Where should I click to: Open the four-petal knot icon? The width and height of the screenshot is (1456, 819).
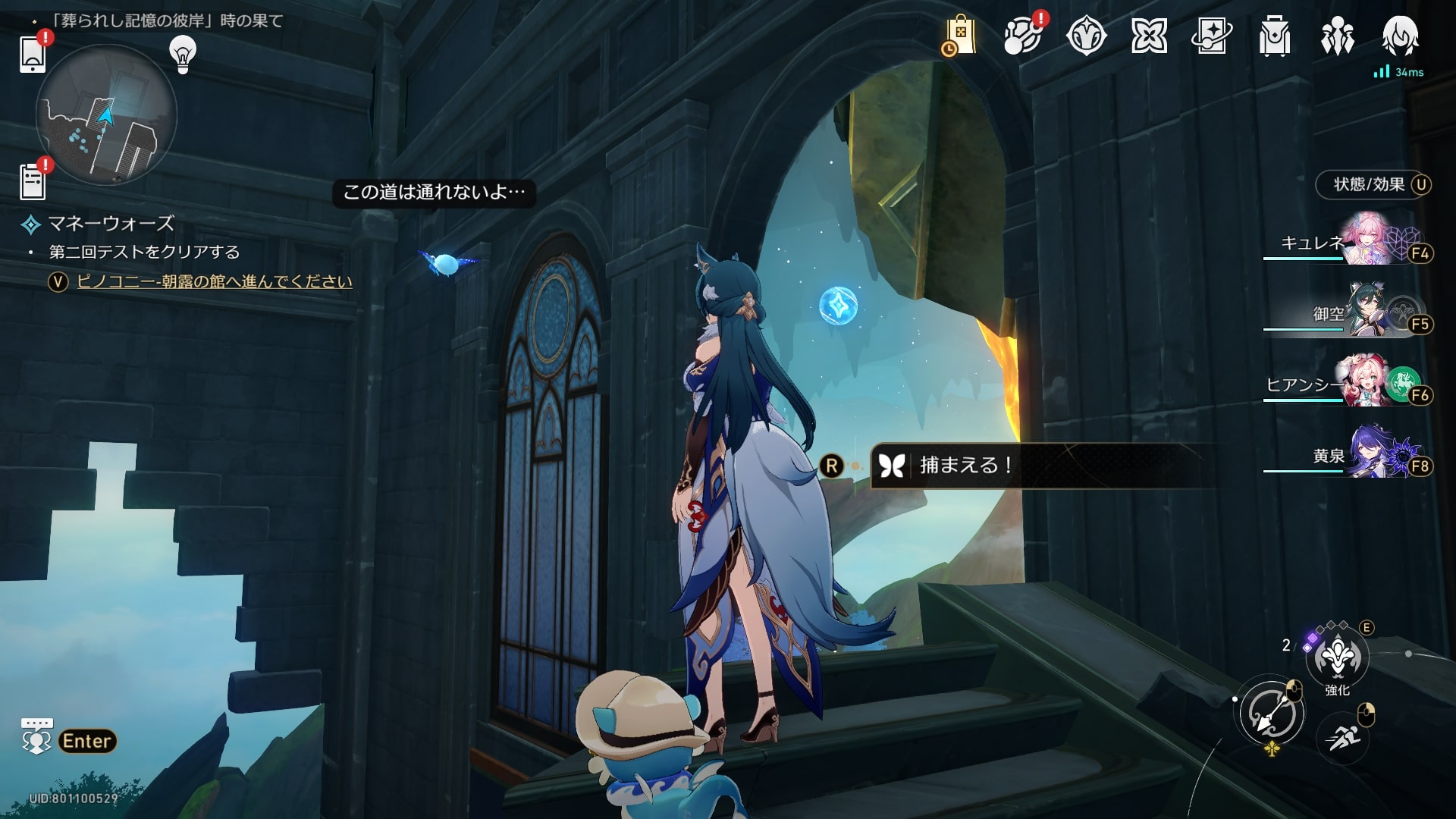point(1149,36)
